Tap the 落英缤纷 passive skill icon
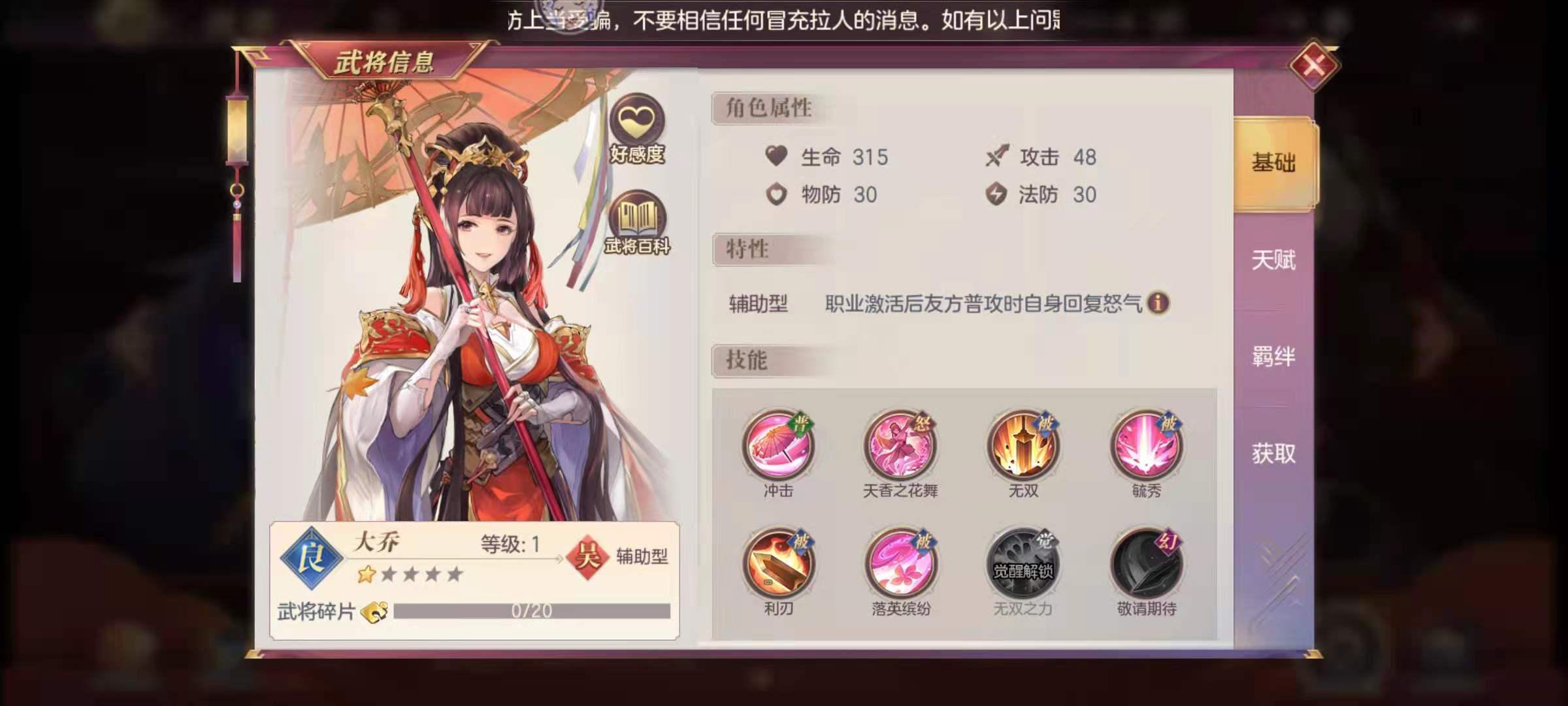Screen dimensions: 1568x706 (902, 563)
